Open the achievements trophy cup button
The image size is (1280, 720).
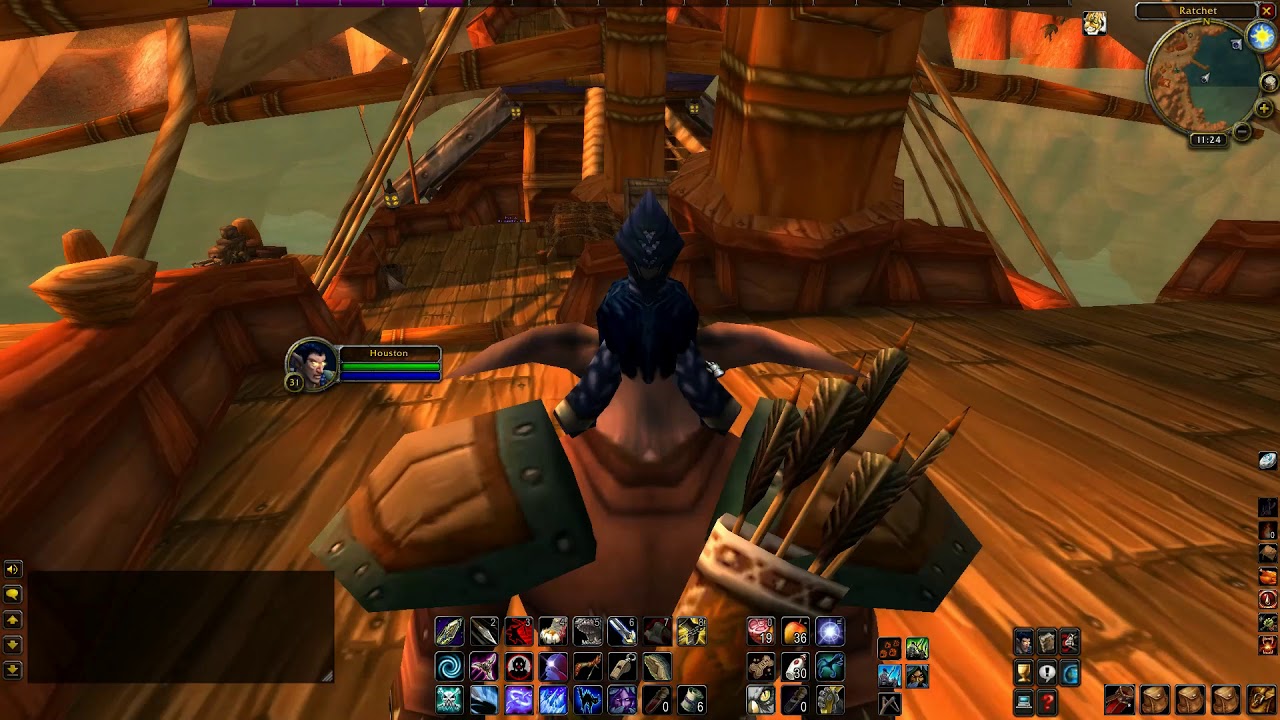1023,673
